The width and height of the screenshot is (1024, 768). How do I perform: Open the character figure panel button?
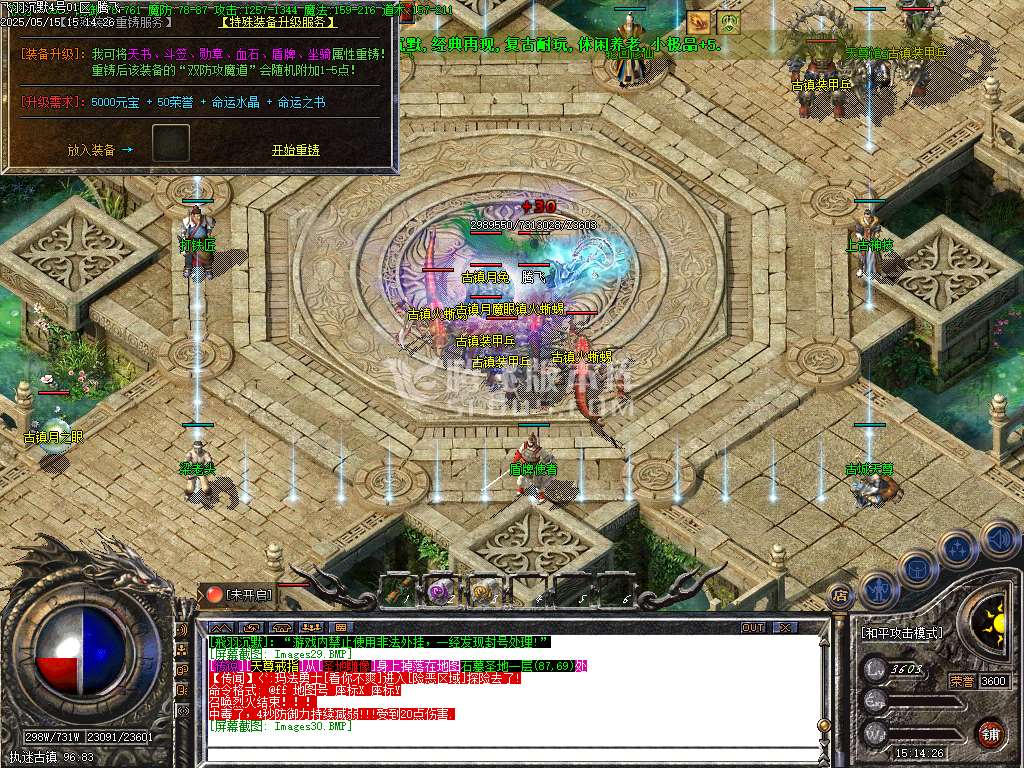(x=878, y=590)
